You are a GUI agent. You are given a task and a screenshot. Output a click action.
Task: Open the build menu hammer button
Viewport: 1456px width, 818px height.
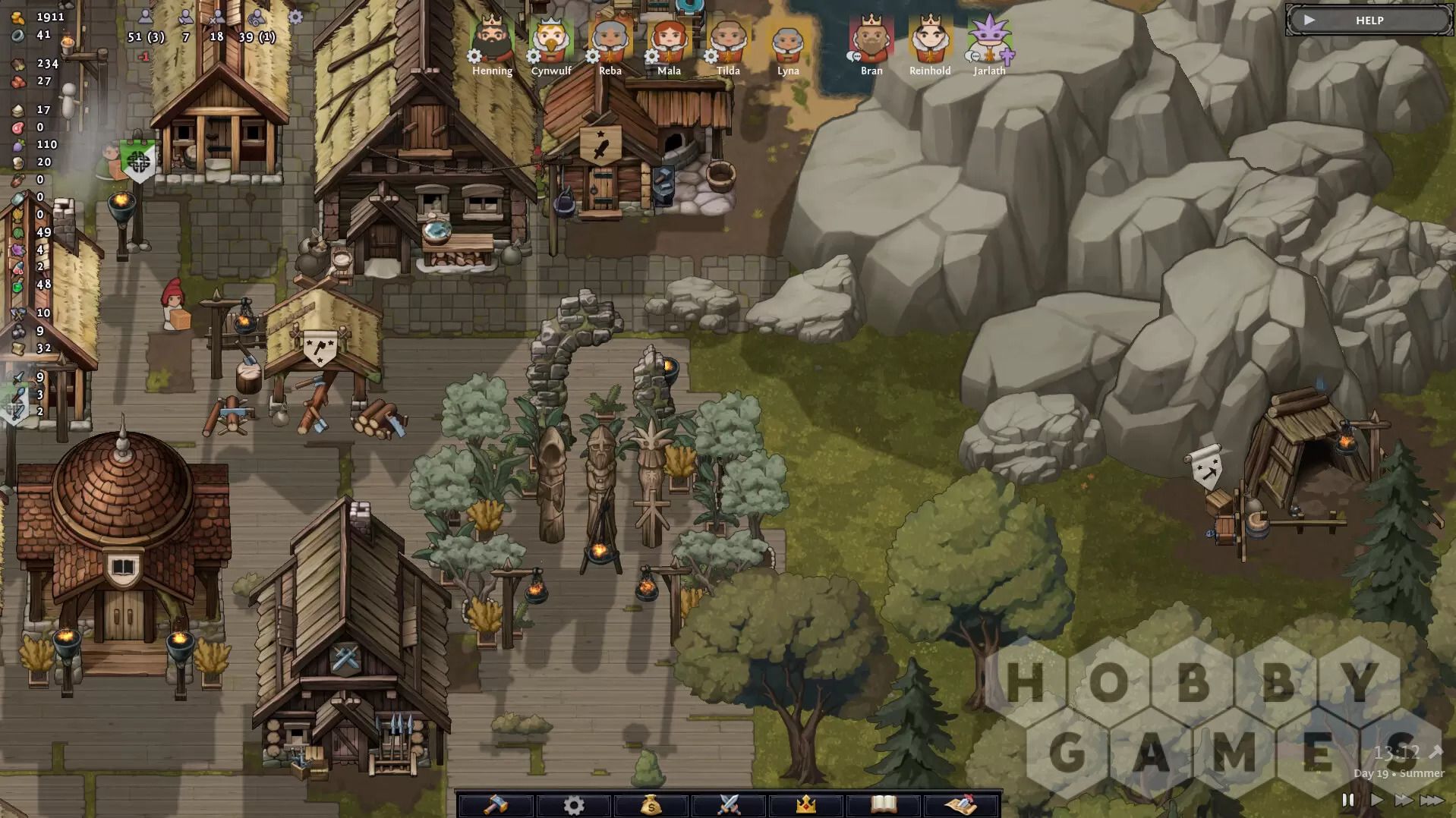(x=496, y=804)
